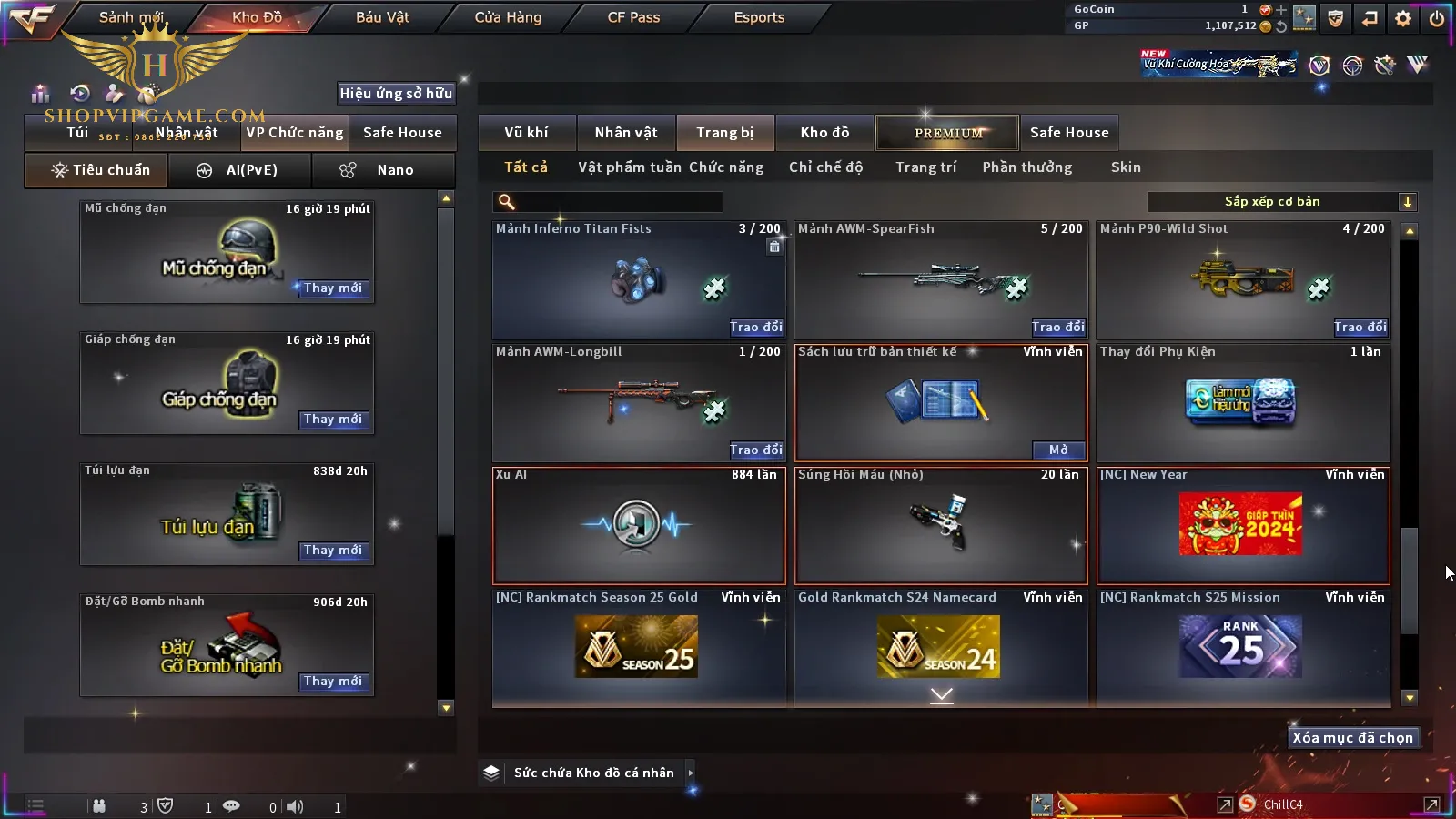The image size is (1456, 819).
Task: Select the PREMIUM inventory tab
Action: 948,133
